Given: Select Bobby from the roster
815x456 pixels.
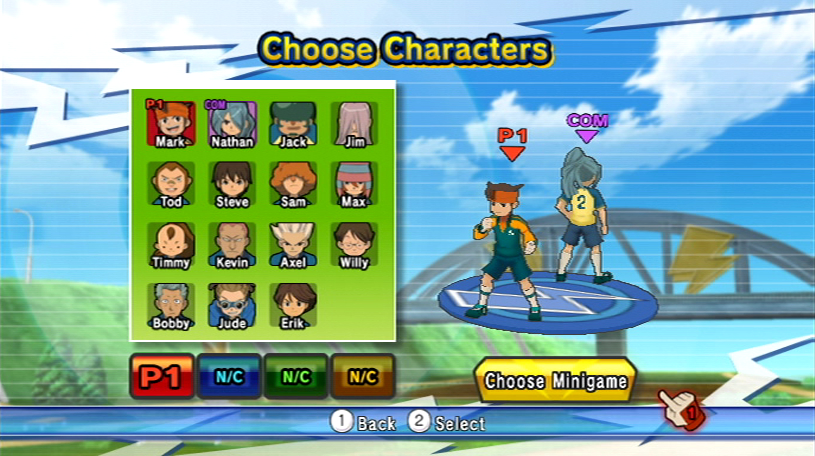Looking at the screenshot, I should [171, 304].
